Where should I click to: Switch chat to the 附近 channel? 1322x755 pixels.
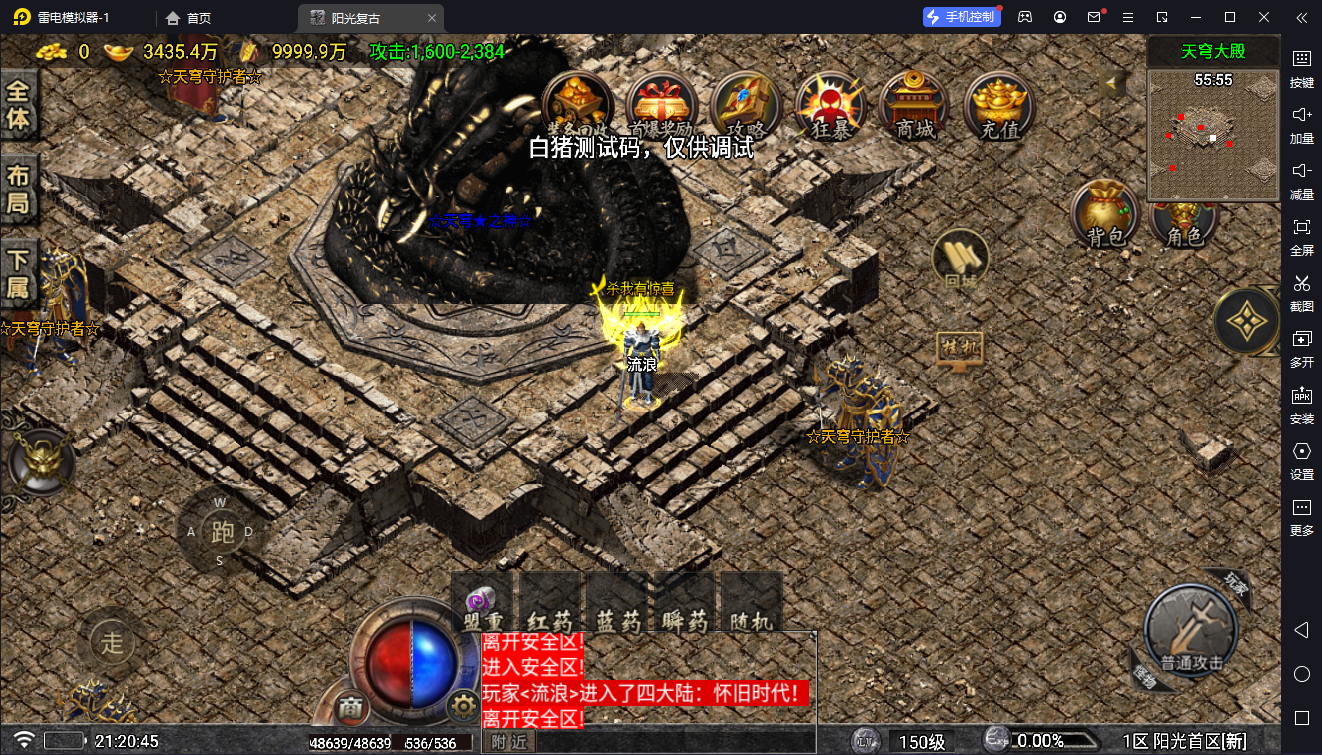click(510, 742)
